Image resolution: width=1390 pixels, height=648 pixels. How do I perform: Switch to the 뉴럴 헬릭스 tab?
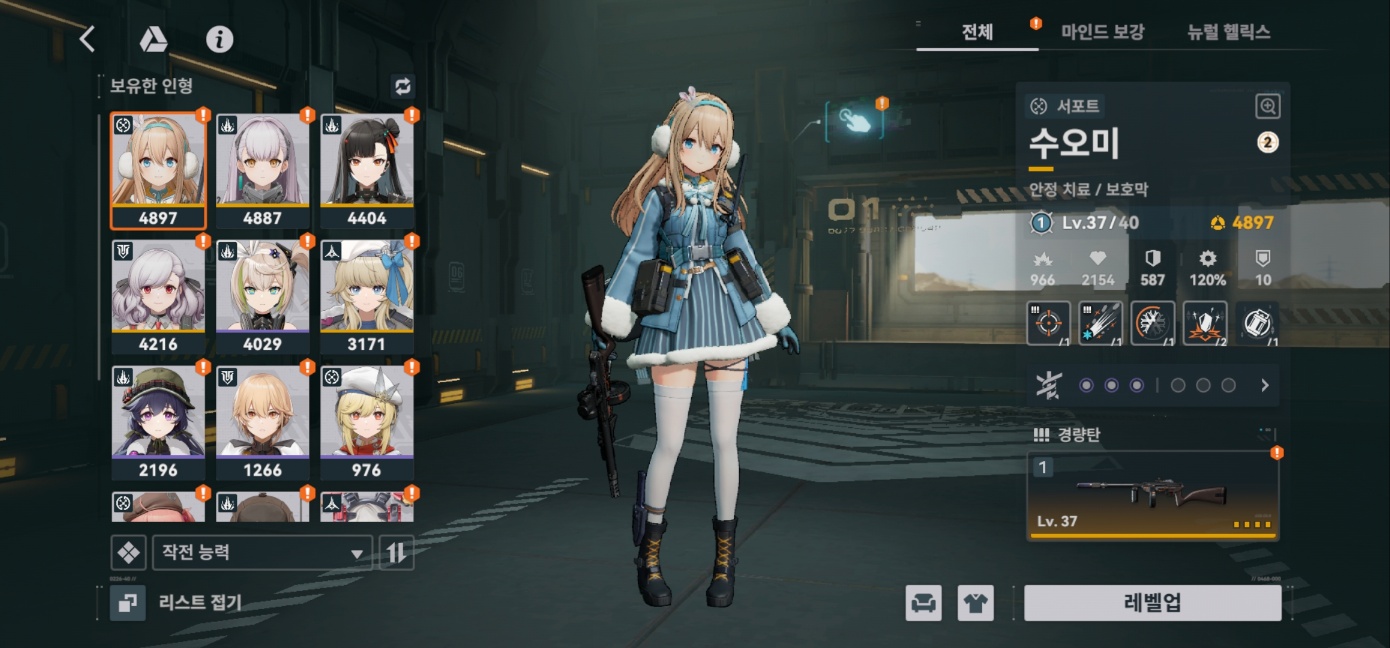pos(1228,32)
